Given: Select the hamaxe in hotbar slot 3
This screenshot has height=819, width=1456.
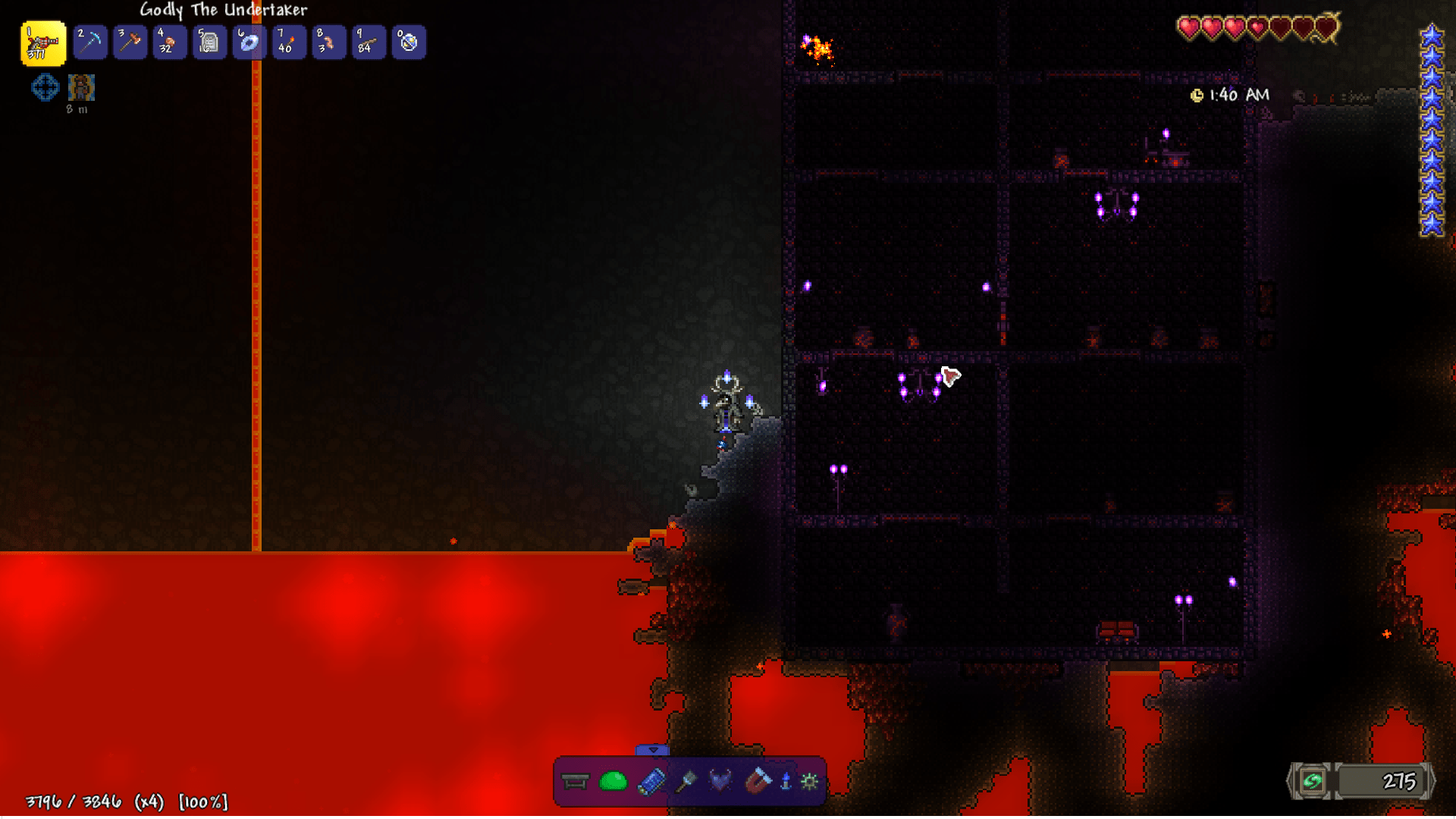Looking at the screenshot, I should (x=130, y=42).
